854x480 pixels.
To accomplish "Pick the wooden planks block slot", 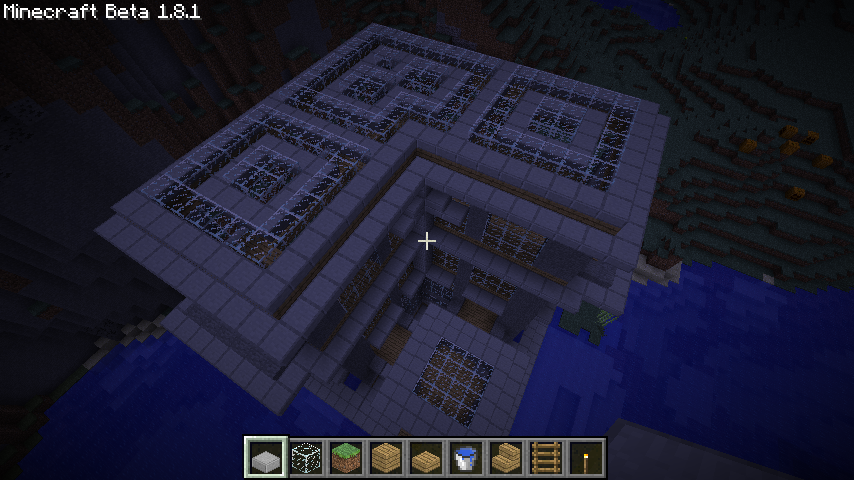I will tap(386, 458).
